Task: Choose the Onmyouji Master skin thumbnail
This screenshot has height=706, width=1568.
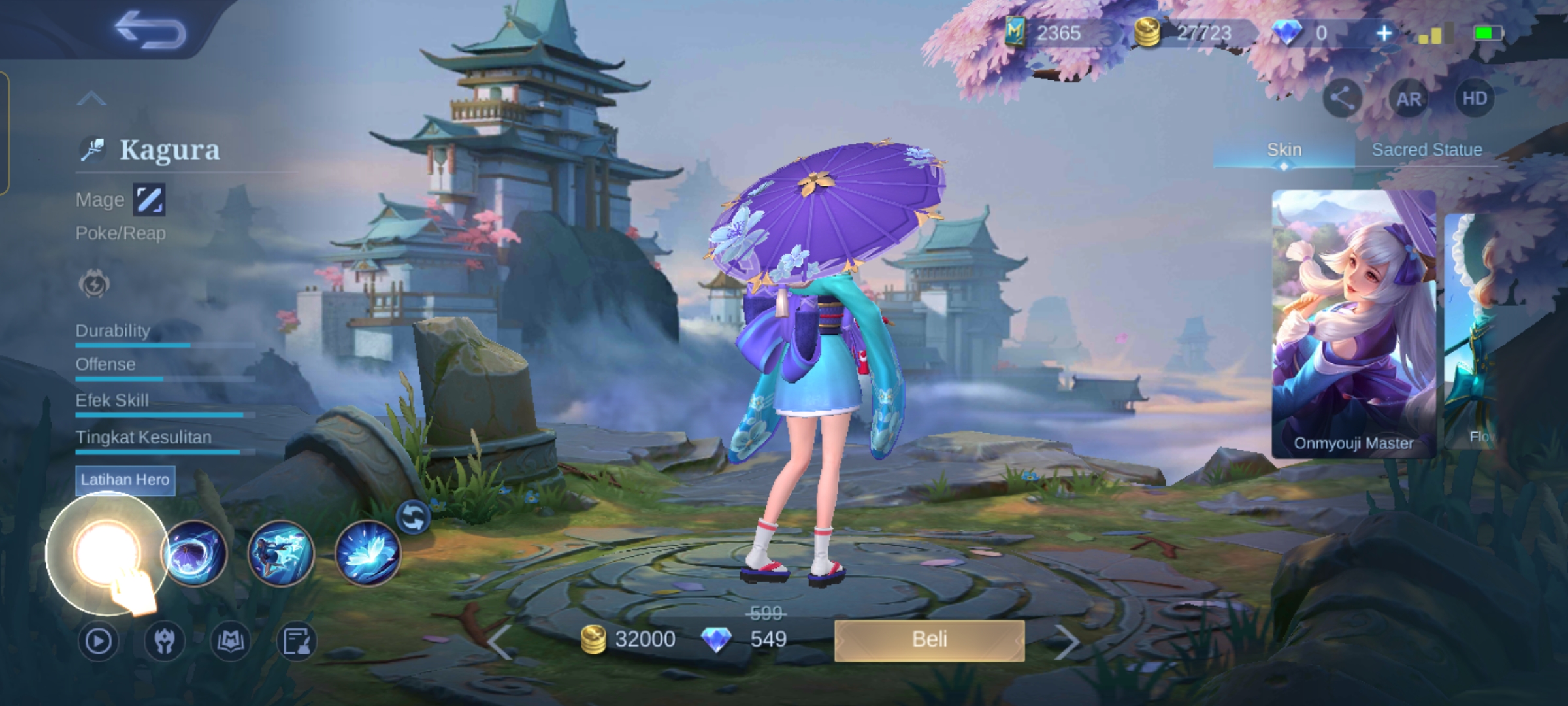Action: tap(1353, 324)
